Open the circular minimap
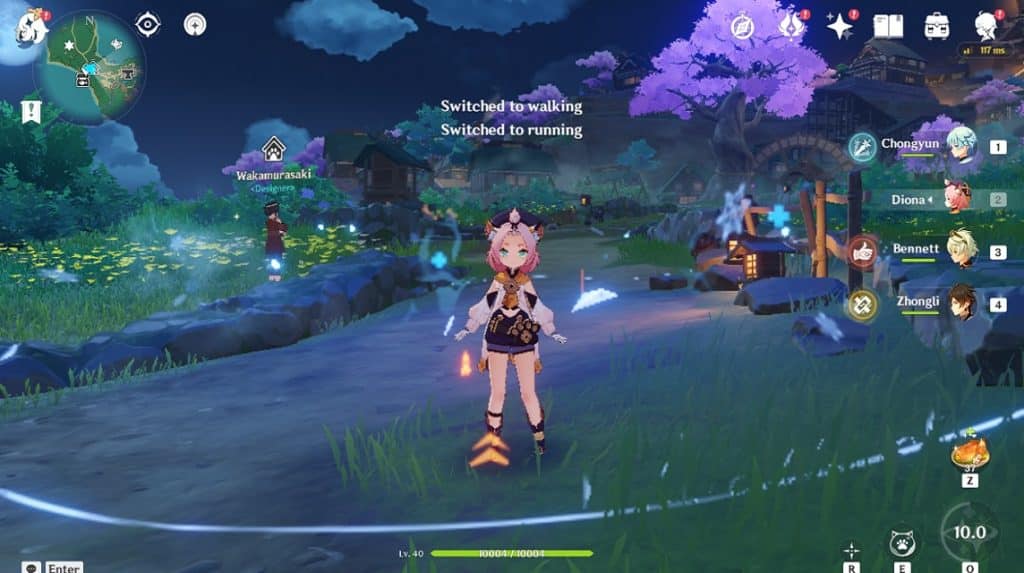The width and height of the screenshot is (1024, 573). click(x=89, y=67)
